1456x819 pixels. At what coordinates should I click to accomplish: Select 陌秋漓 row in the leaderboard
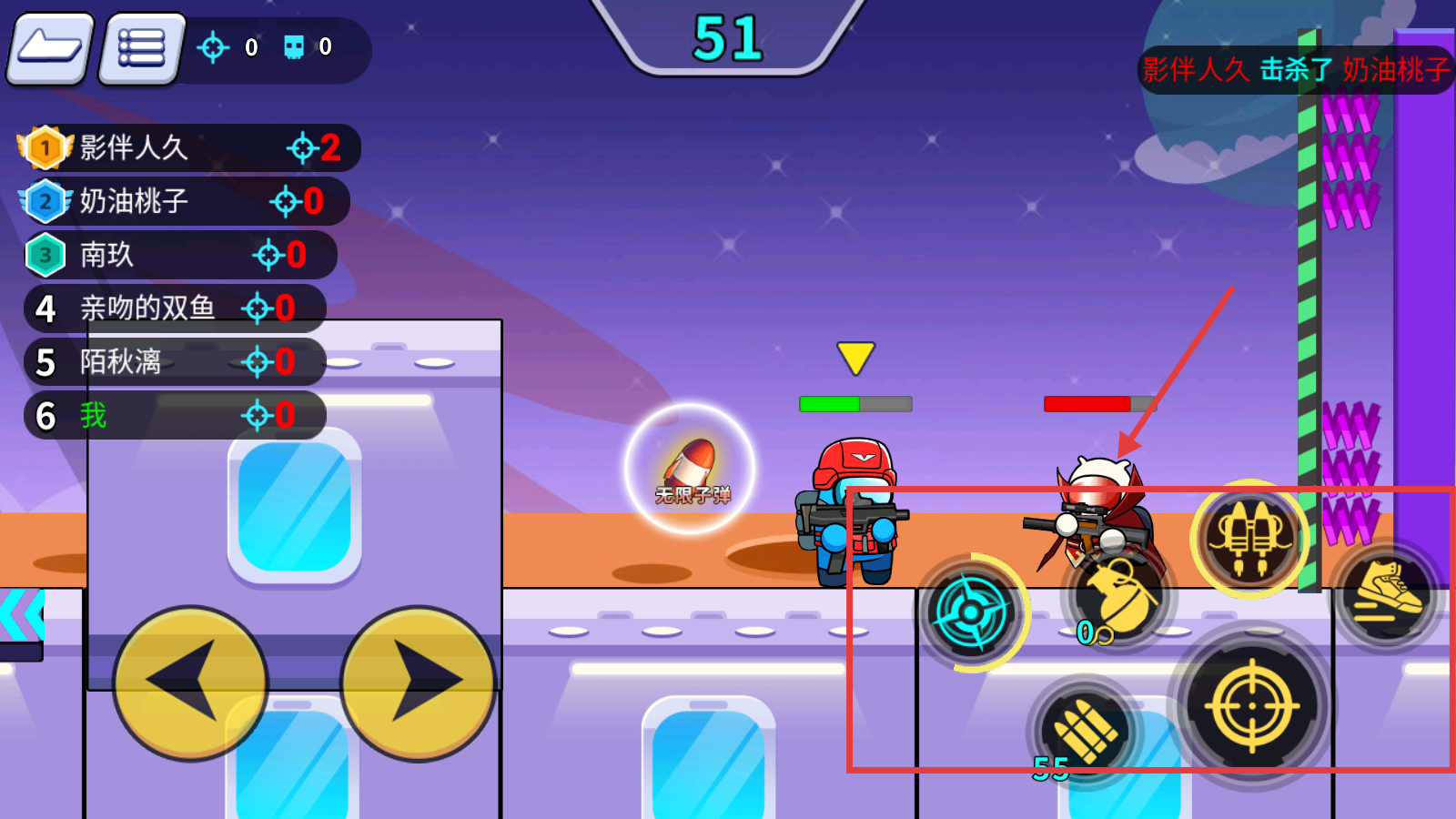click(x=173, y=362)
